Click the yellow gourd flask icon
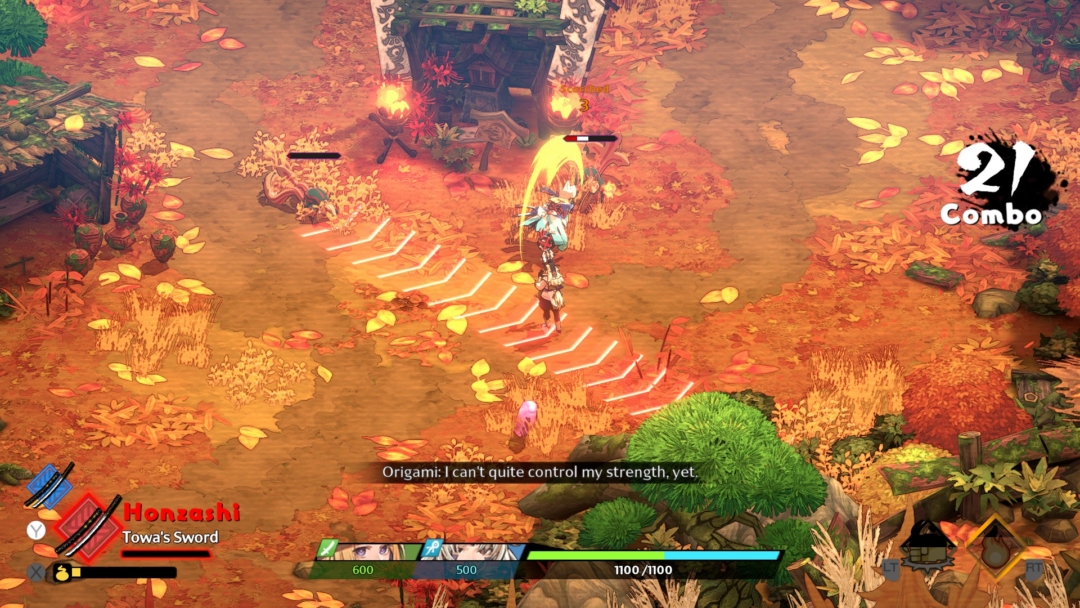 60,573
